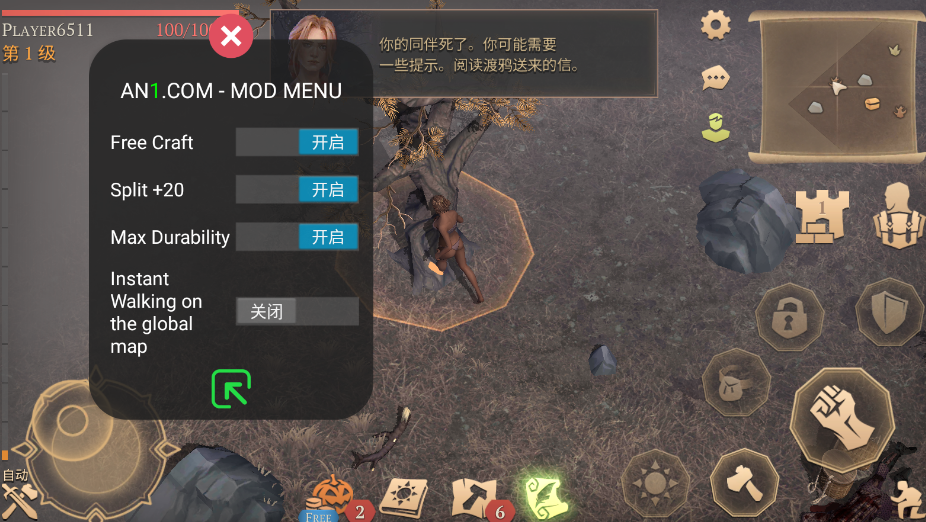Tap the shield block button
Screen dimensions: 926x522
887,312
